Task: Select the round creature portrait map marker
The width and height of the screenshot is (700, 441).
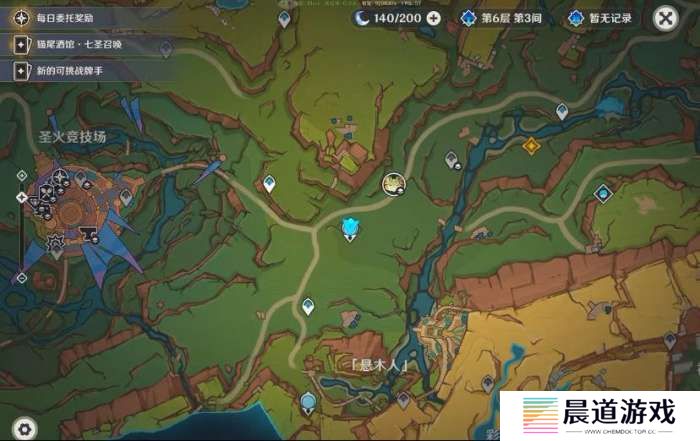Action: (393, 183)
